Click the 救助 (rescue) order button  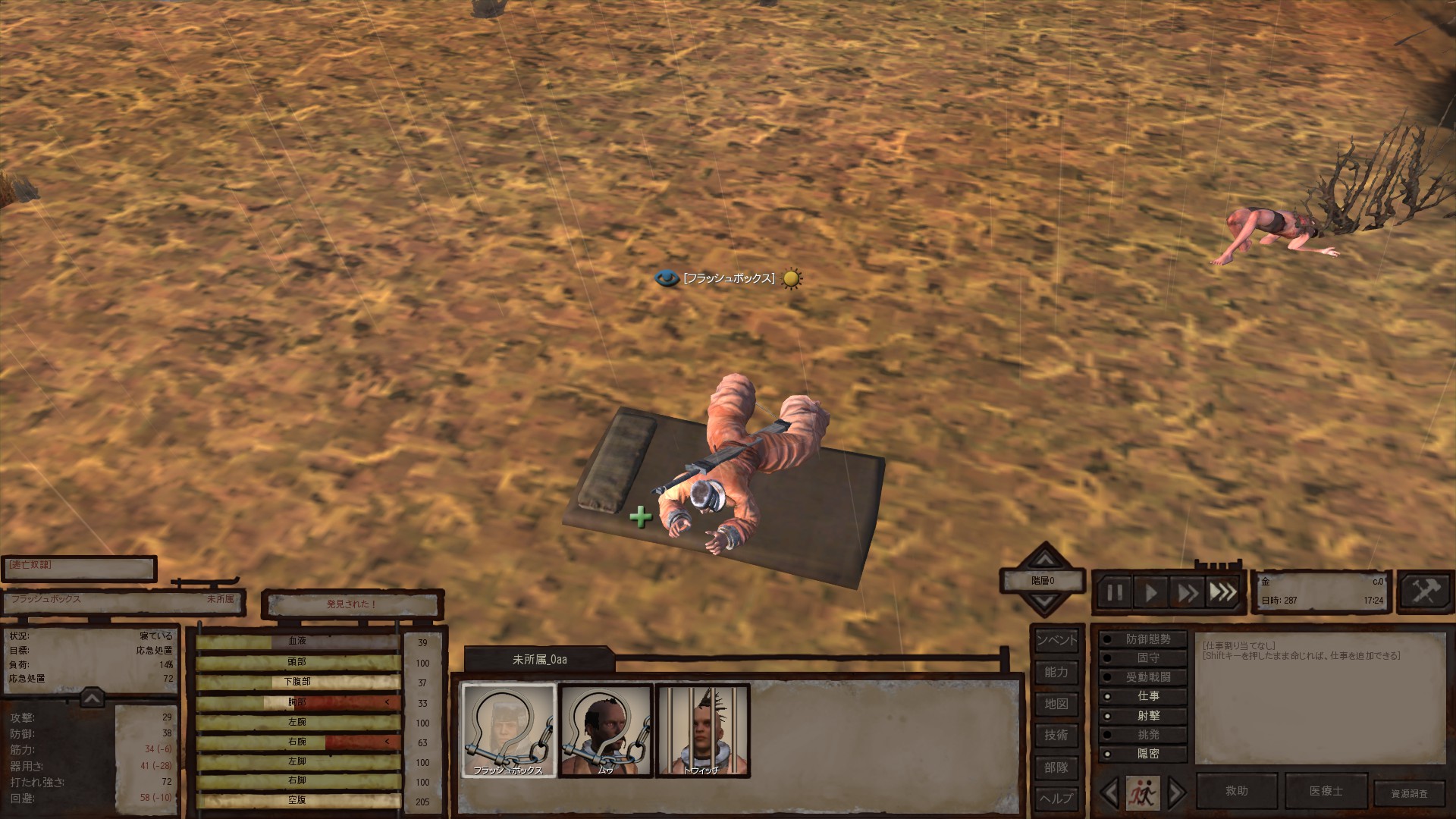1237,791
